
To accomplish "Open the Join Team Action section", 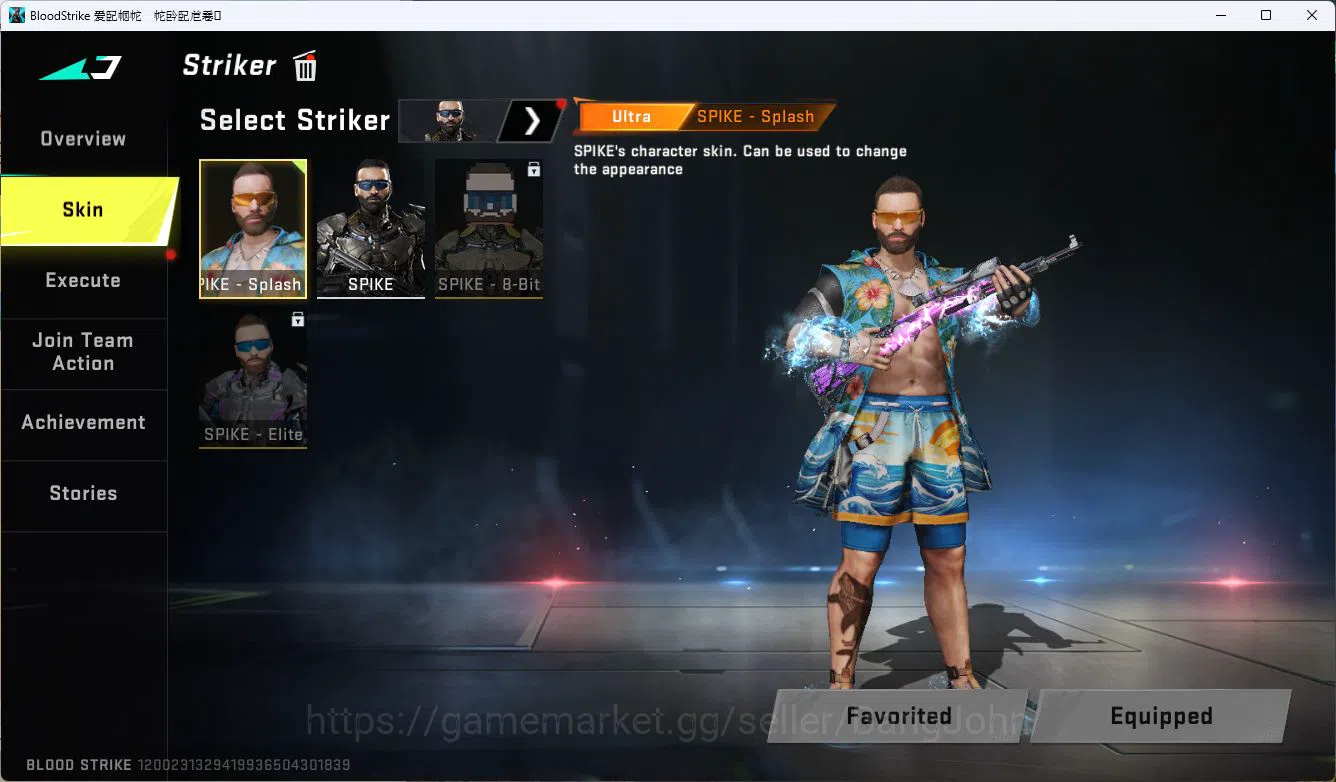I will pyautogui.click(x=83, y=352).
